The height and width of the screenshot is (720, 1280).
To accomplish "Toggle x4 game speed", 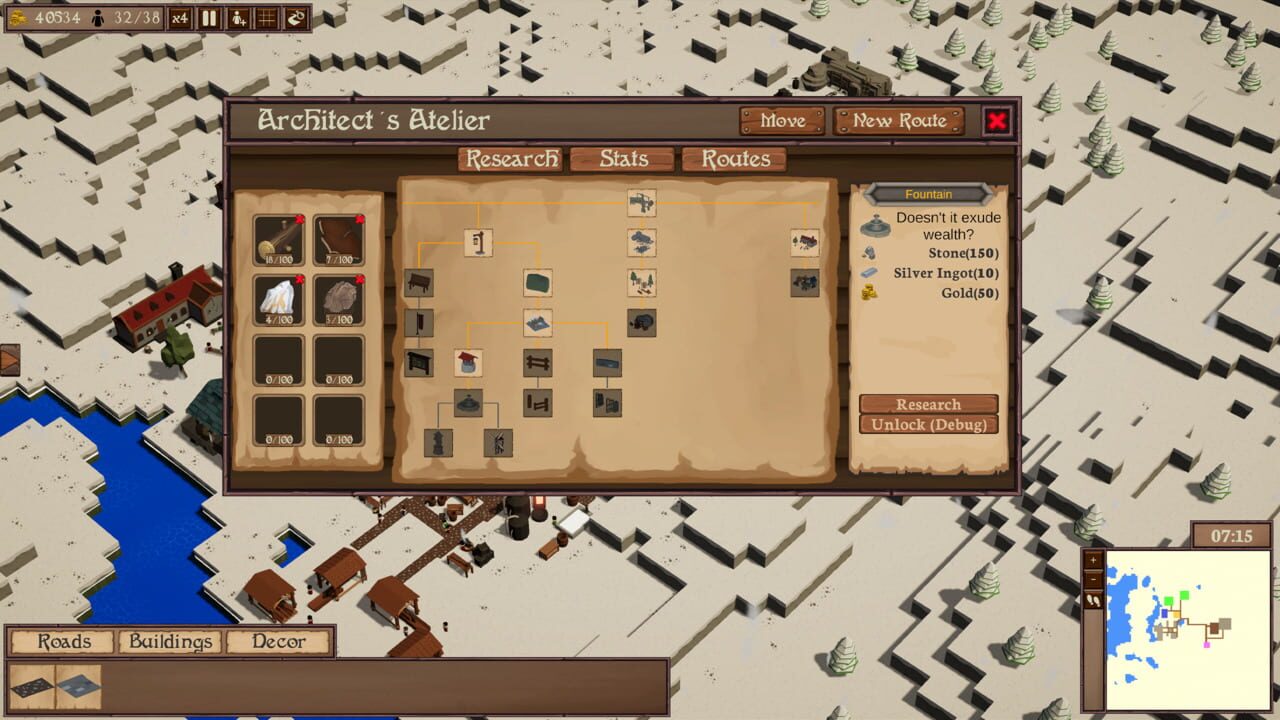I will point(180,18).
